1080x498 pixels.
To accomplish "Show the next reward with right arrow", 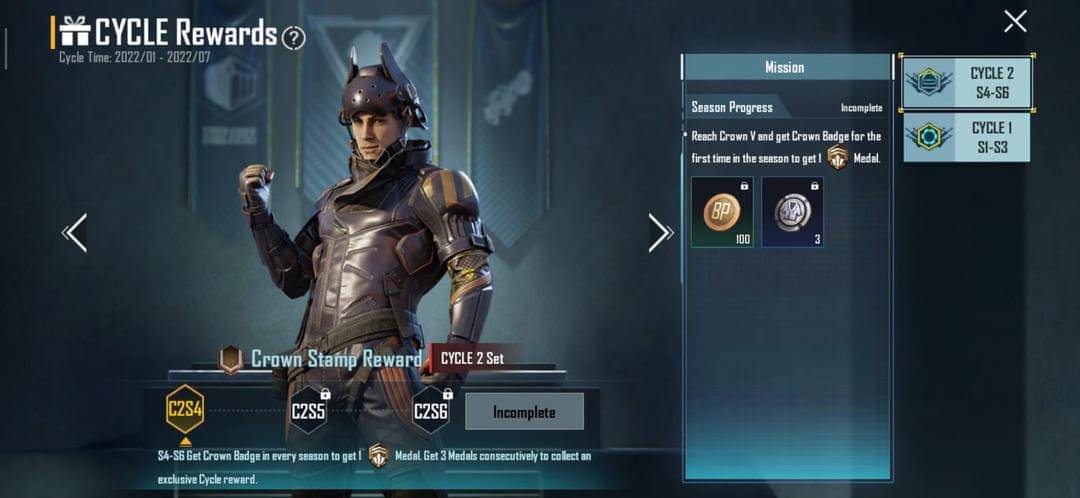I will point(660,232).
